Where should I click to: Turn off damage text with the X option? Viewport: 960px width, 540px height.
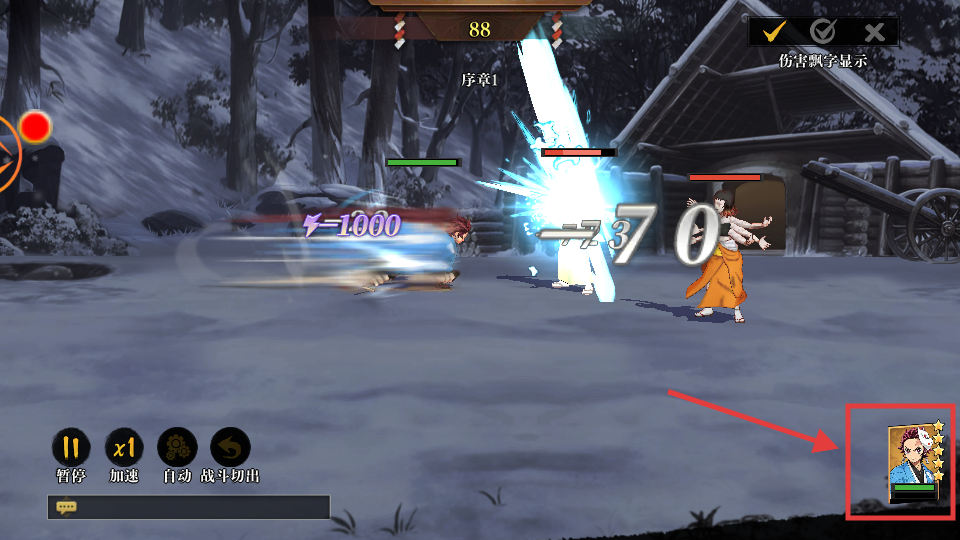click(874, 32)
